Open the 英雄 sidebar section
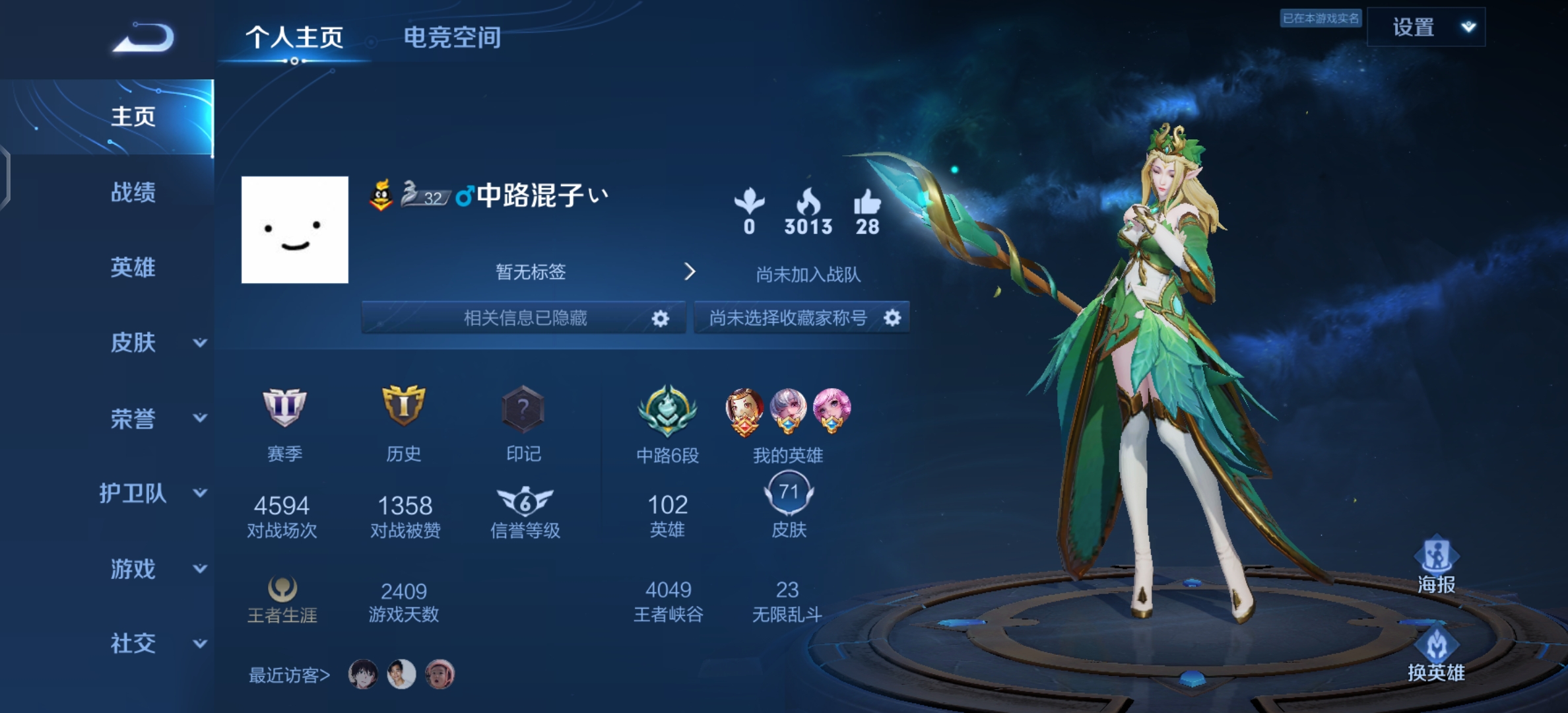1568x713 pixels. point(133,267)
